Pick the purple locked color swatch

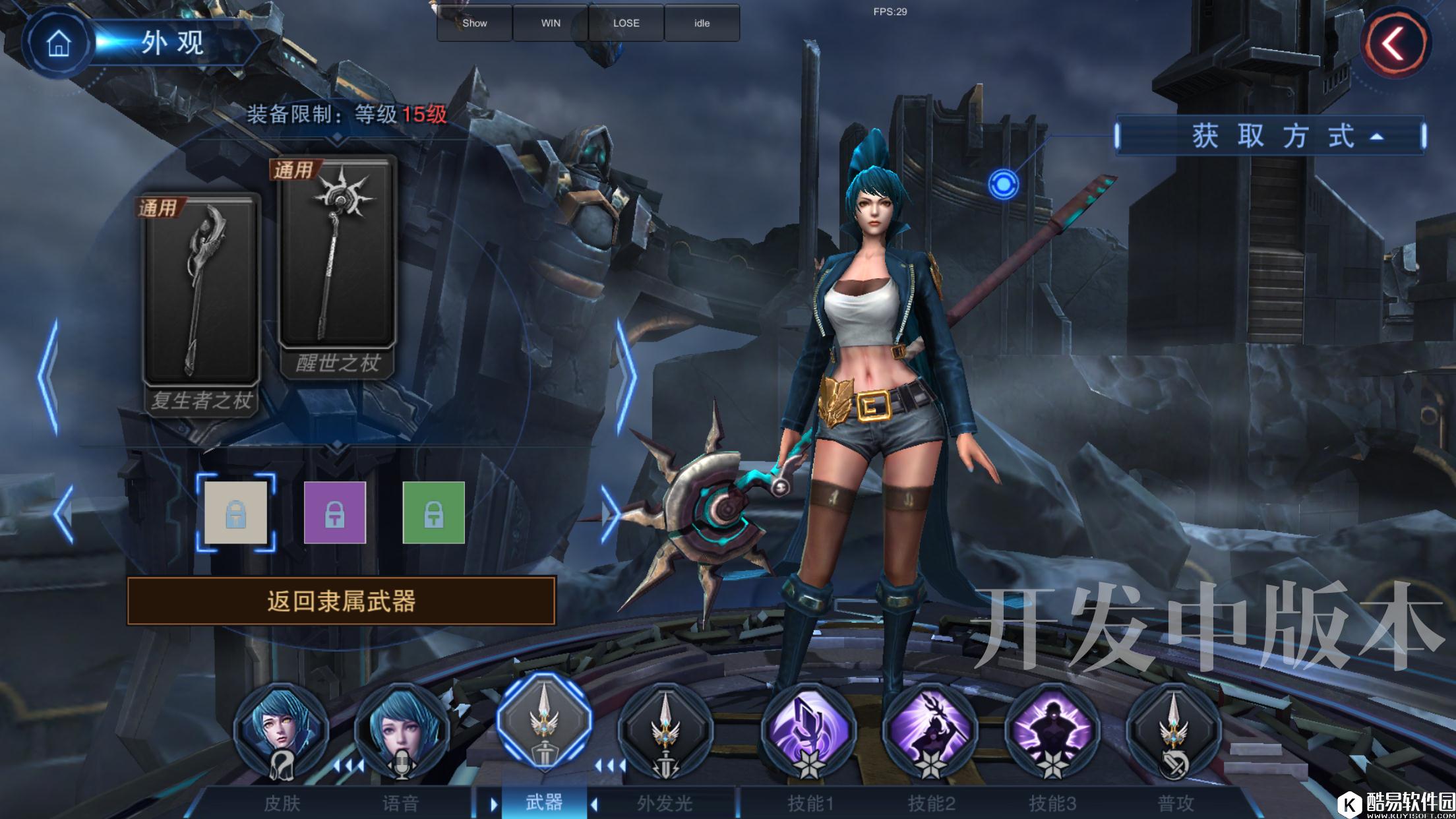click(x=334, y=512)
